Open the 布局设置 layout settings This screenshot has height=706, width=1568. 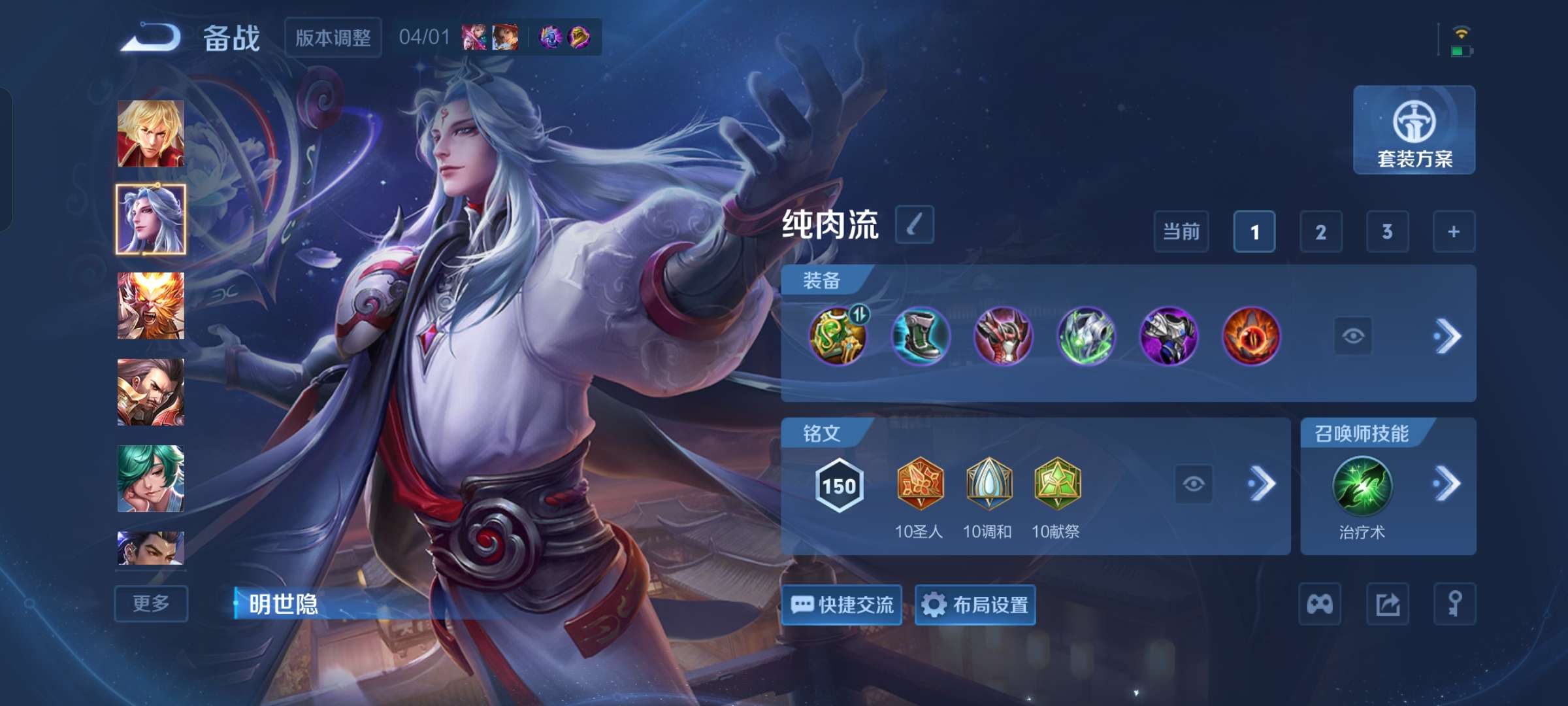[x=974, y=605]
